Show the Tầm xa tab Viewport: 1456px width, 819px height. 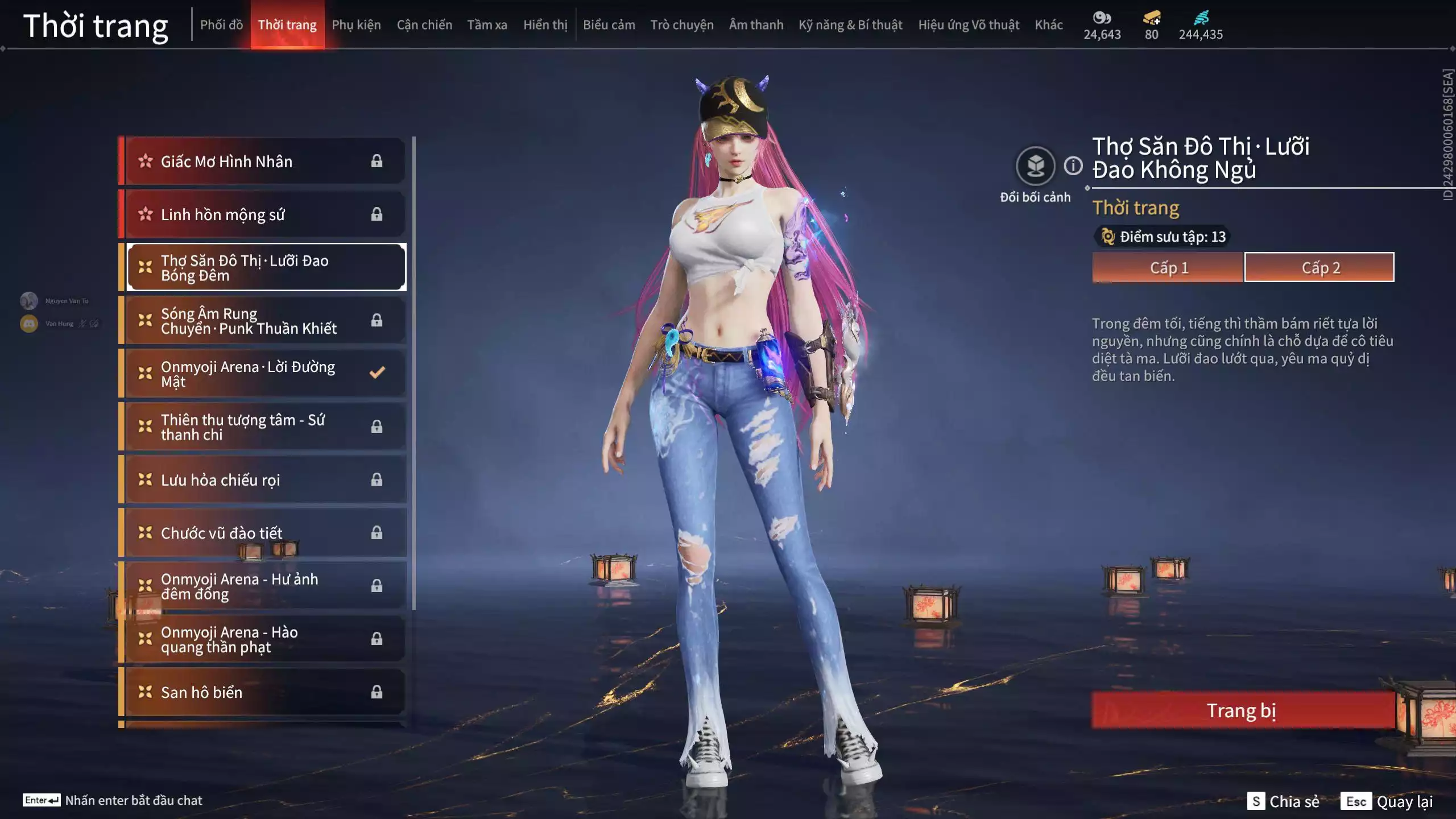pyautogui.click(x=487, y=25)
